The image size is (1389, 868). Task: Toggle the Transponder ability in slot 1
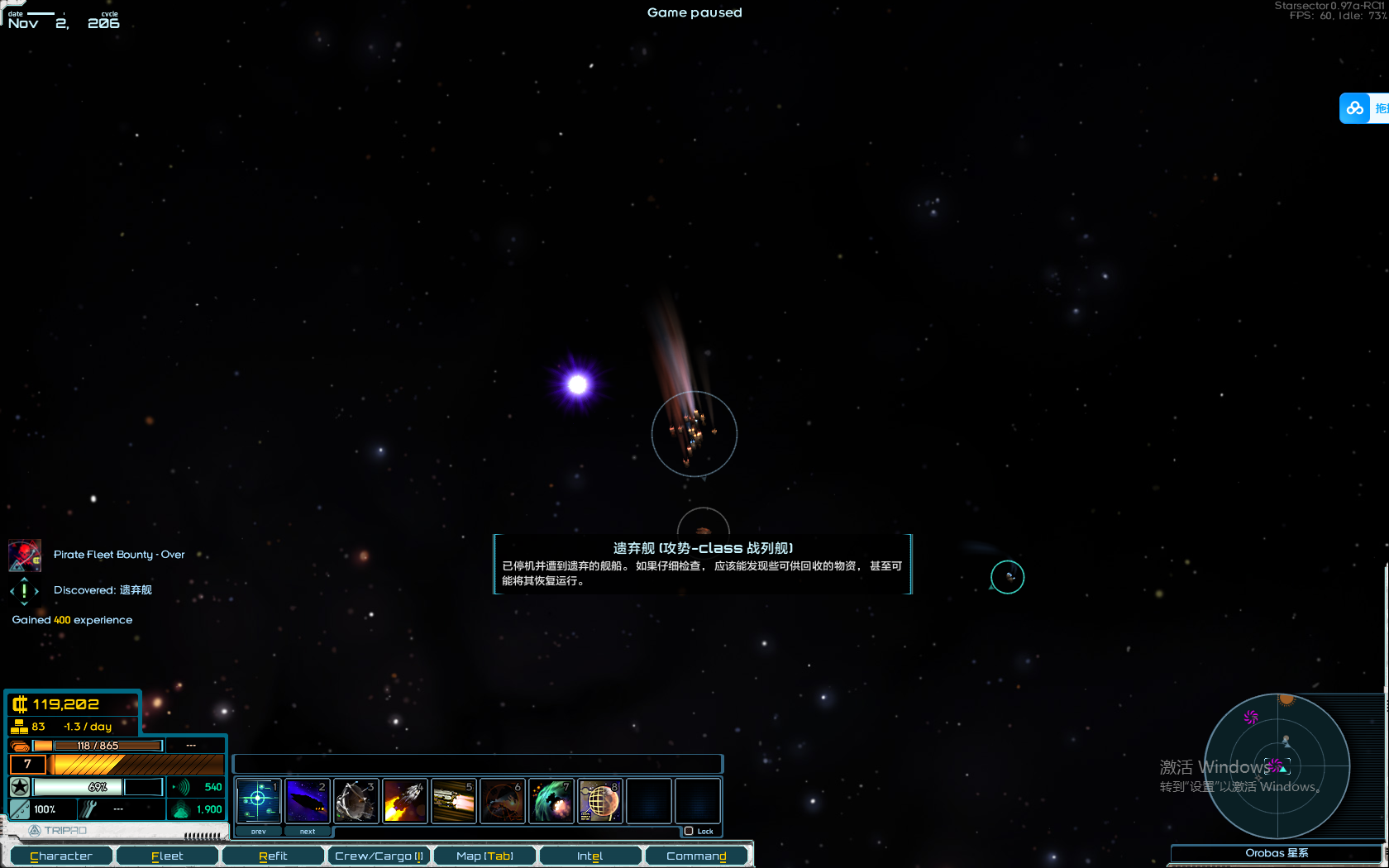259,800
